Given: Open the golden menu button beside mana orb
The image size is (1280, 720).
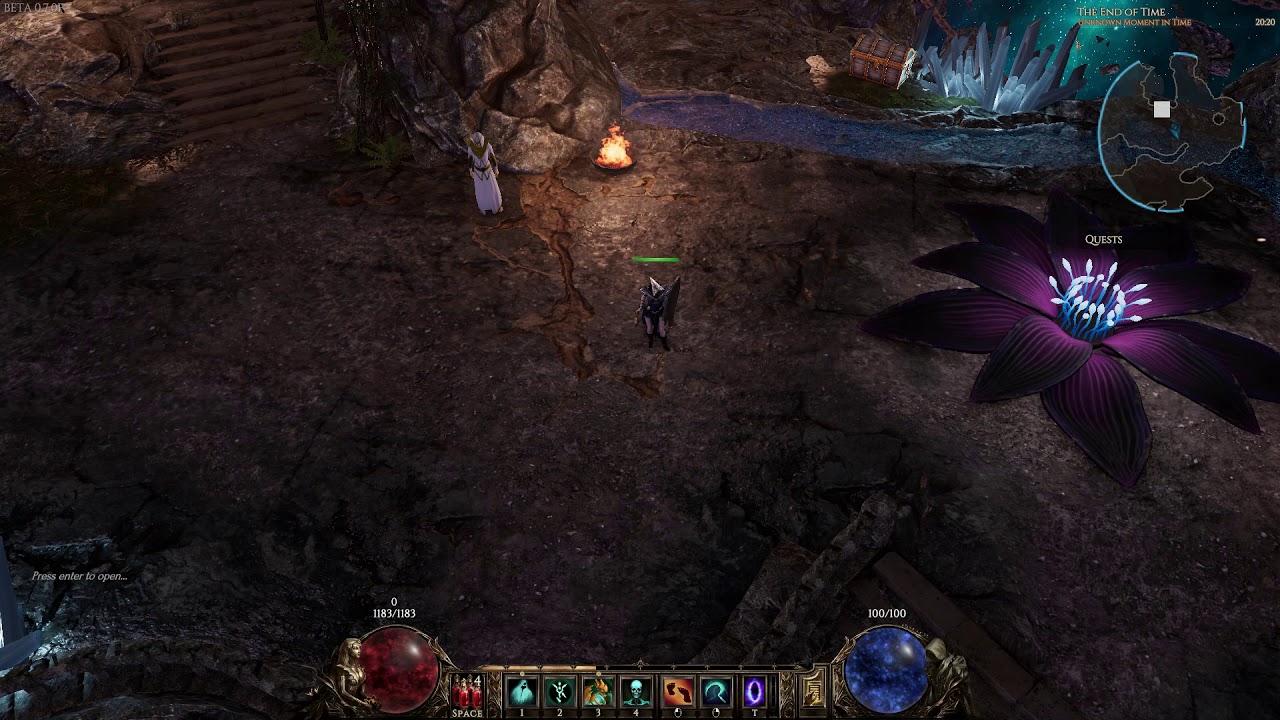Looking at the screenshot, I should coord(814,692).
